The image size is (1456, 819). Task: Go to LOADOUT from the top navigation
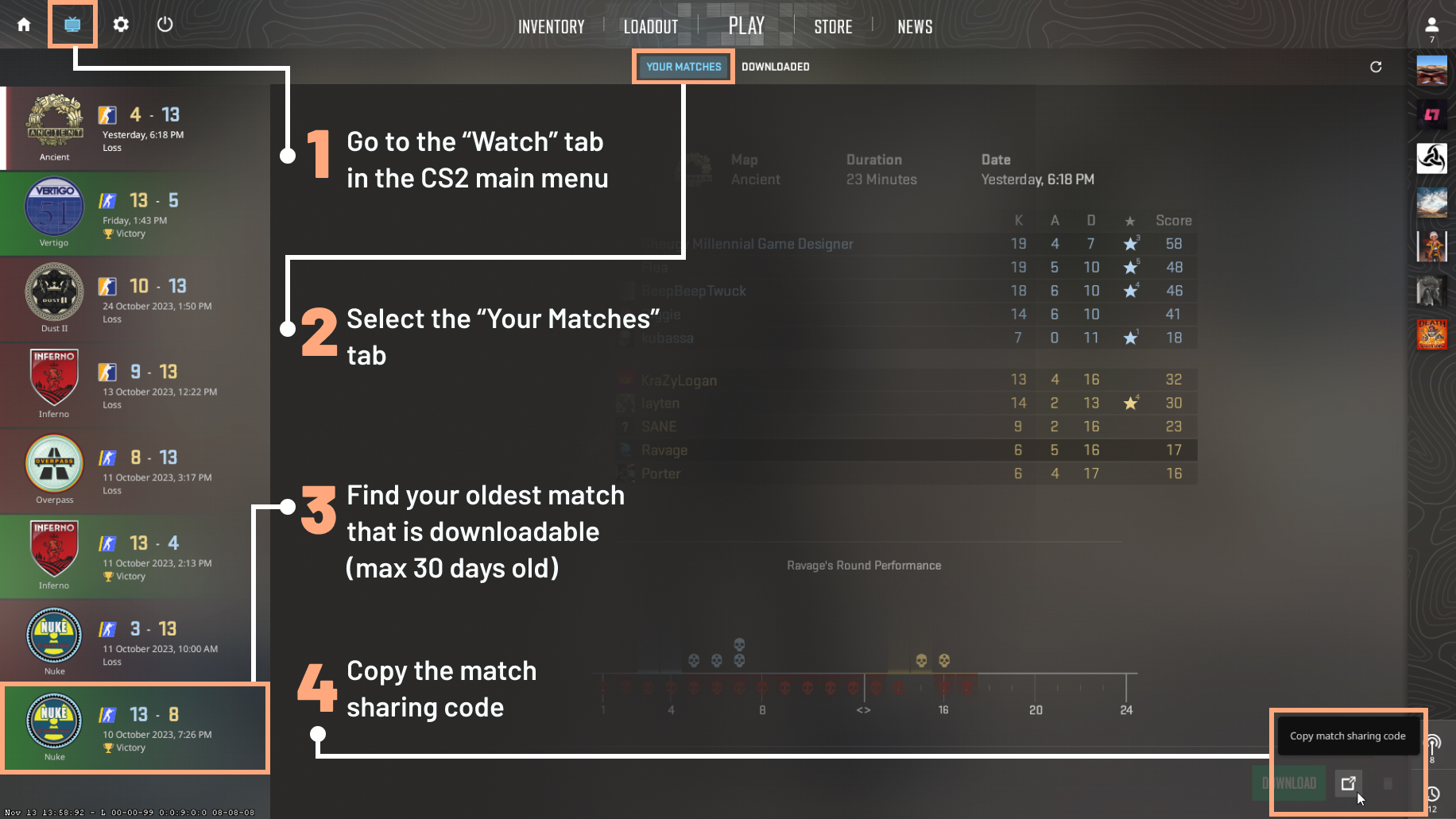(x=650, y=26)
